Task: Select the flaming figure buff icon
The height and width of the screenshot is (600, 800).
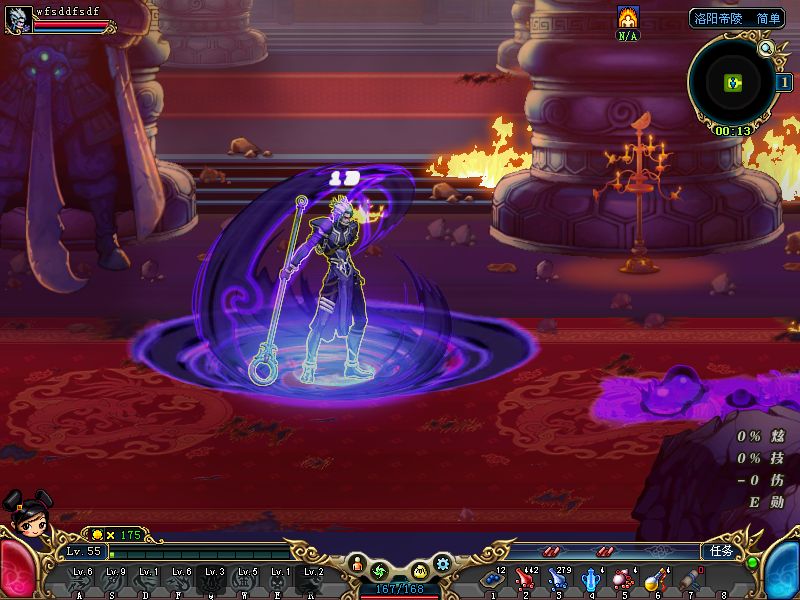Action: [x=628, y=17]
